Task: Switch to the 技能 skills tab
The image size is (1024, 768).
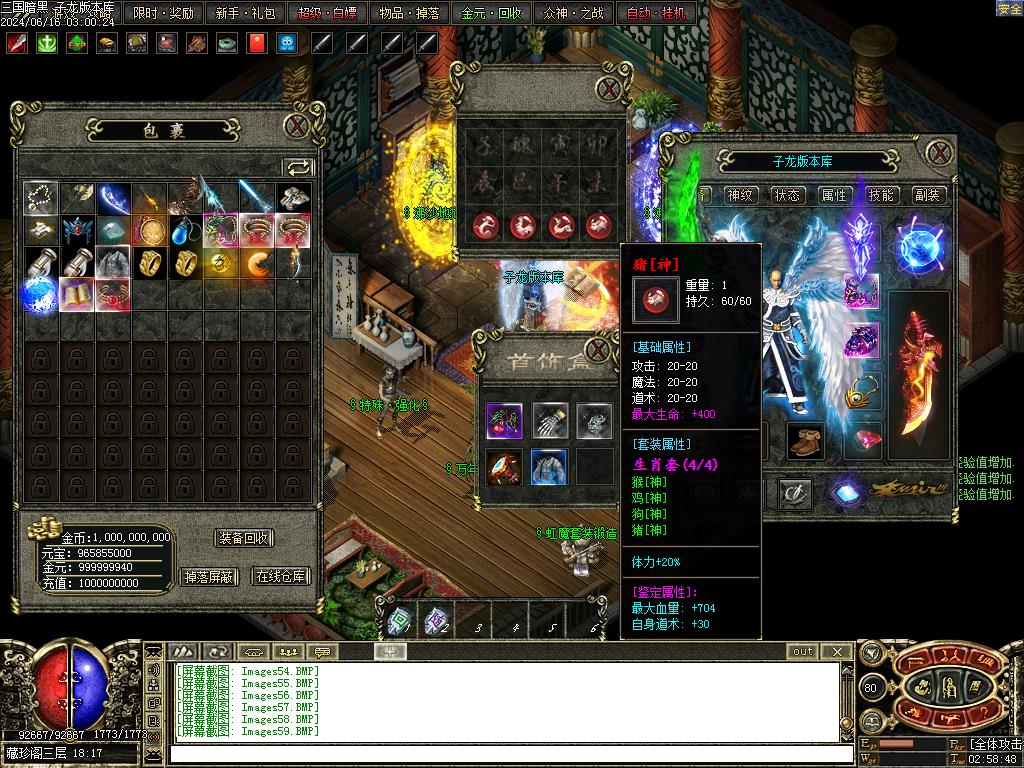Action: 881,195
